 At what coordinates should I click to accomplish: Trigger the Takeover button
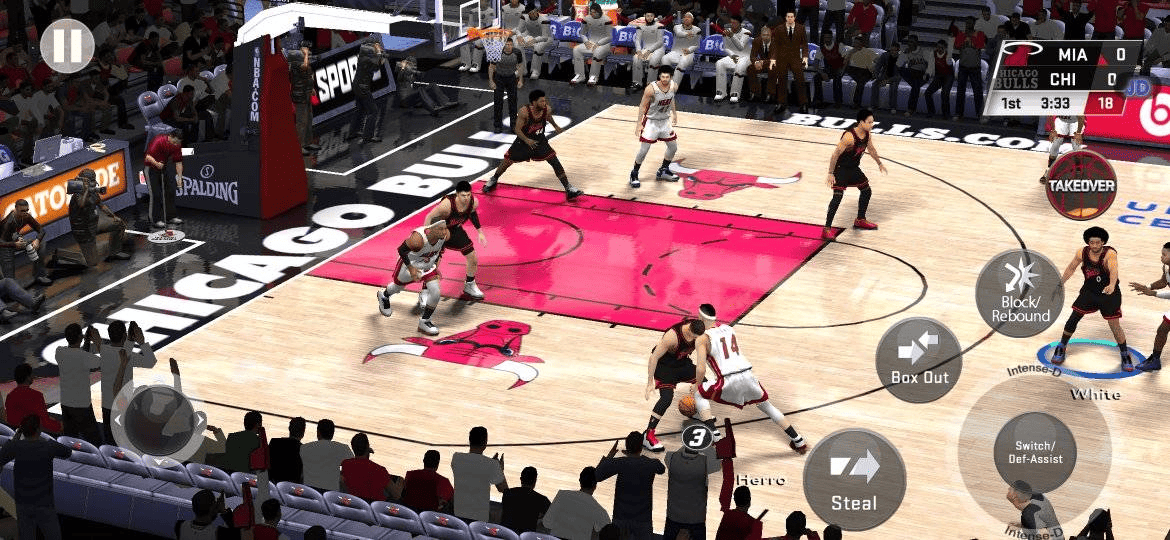[x=1081, y=185]
